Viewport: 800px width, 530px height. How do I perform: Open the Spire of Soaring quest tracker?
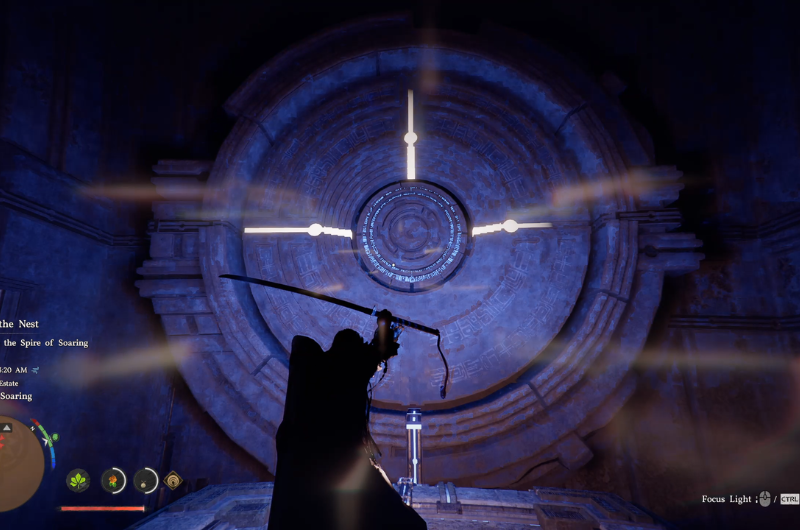(x=45, y=343)
